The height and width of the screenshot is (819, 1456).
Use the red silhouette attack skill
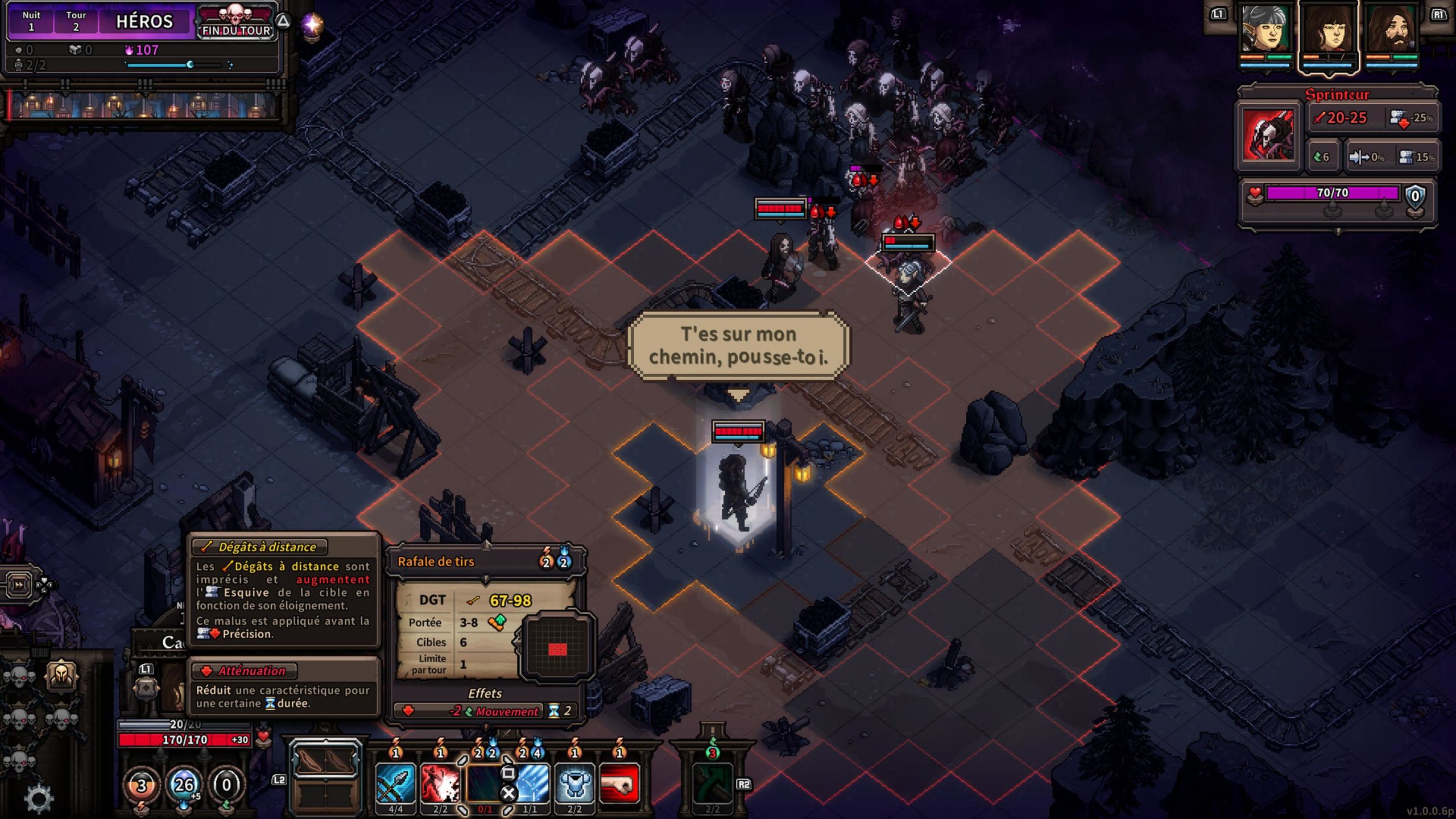[x=440, y=783]
